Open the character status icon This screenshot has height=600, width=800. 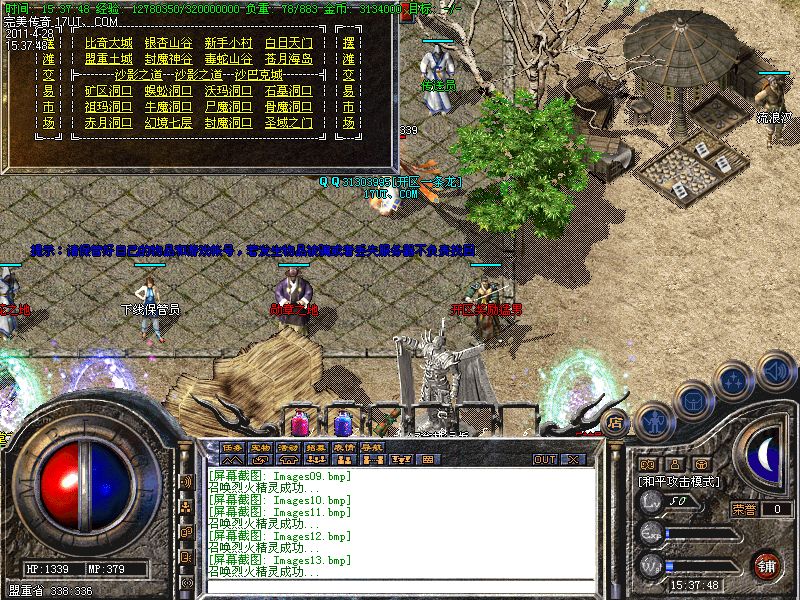pos(653,421)
